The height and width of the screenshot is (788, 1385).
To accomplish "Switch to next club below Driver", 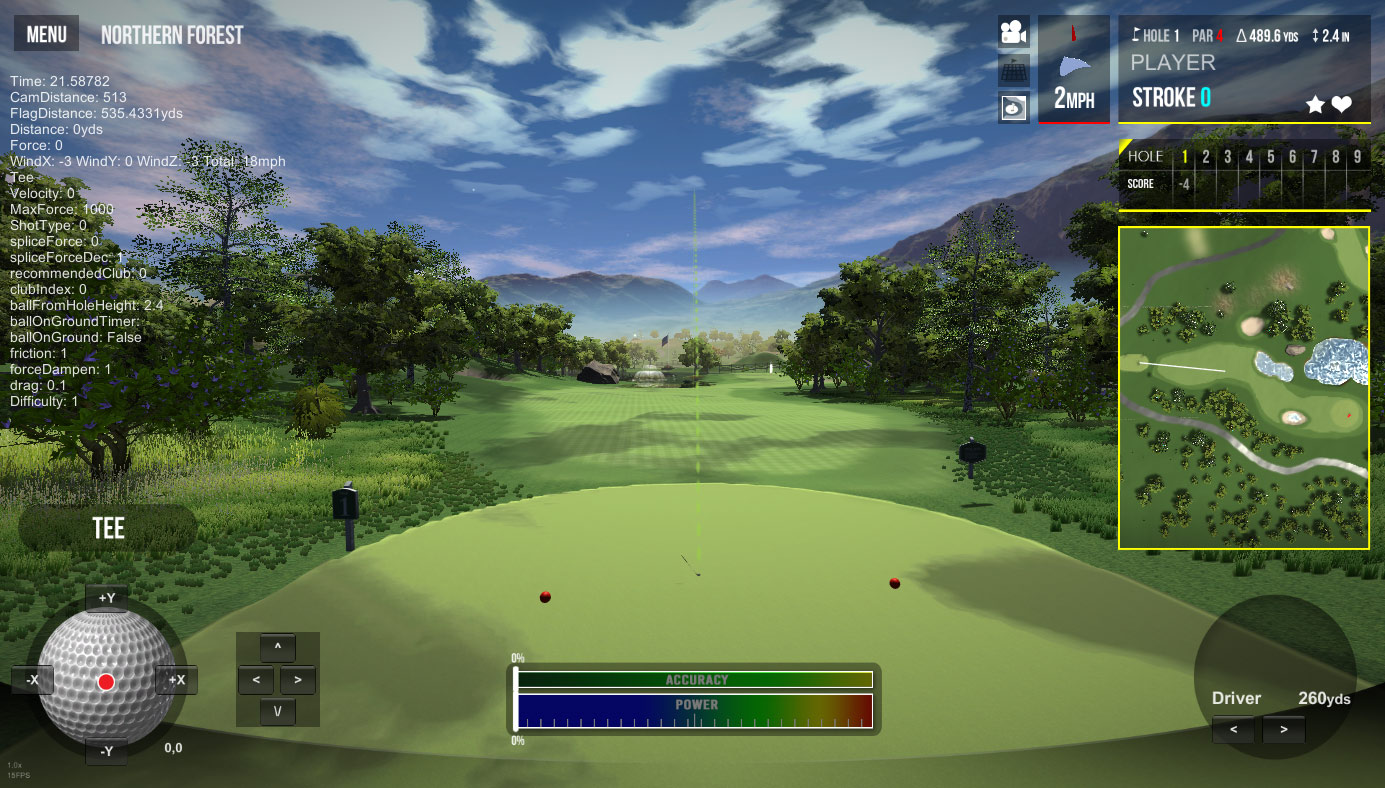I will coord(1283,729).
